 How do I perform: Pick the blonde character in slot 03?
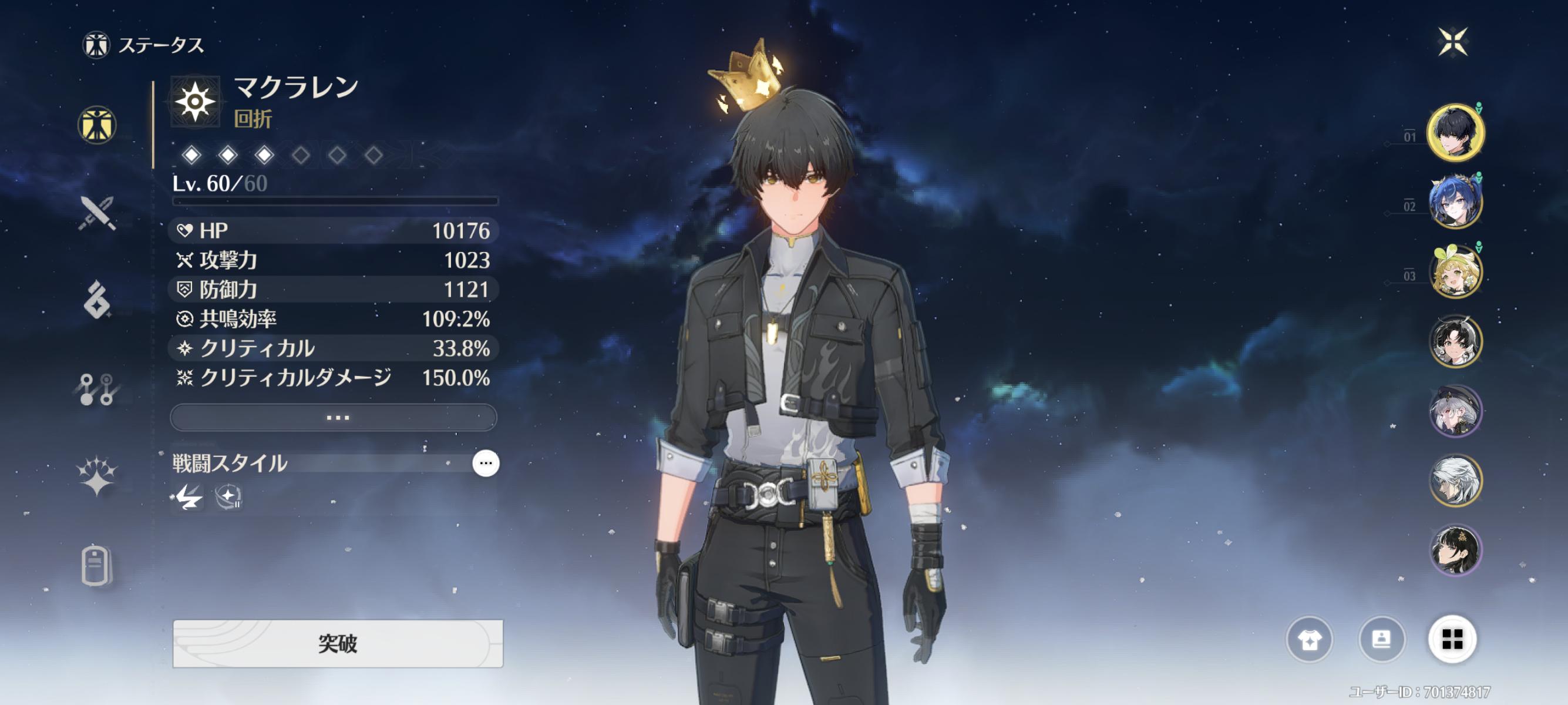pos(1455,271)
